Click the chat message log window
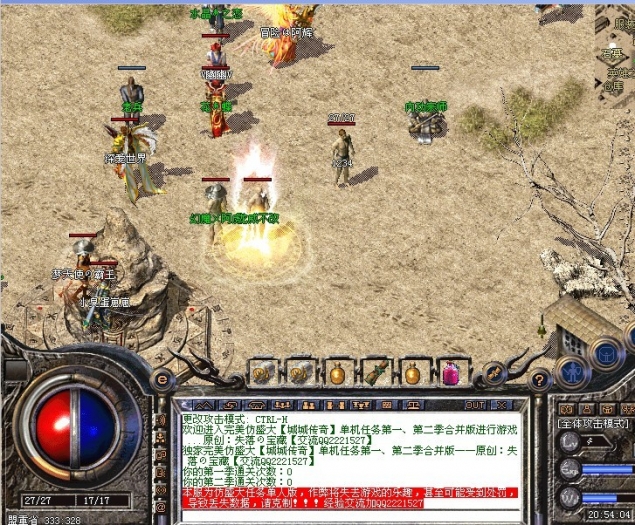Viewport: 635px width, 525px height. [x=349, y=459]
